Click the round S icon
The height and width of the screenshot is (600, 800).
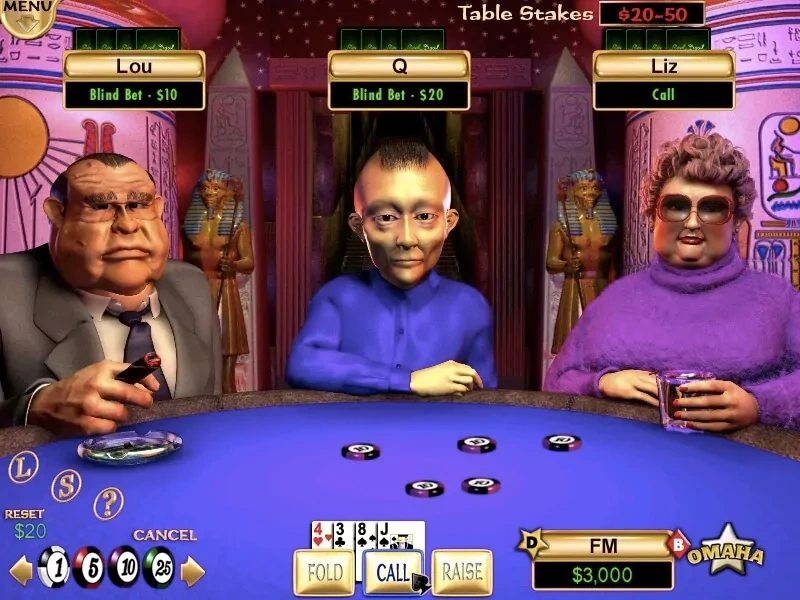66,486
